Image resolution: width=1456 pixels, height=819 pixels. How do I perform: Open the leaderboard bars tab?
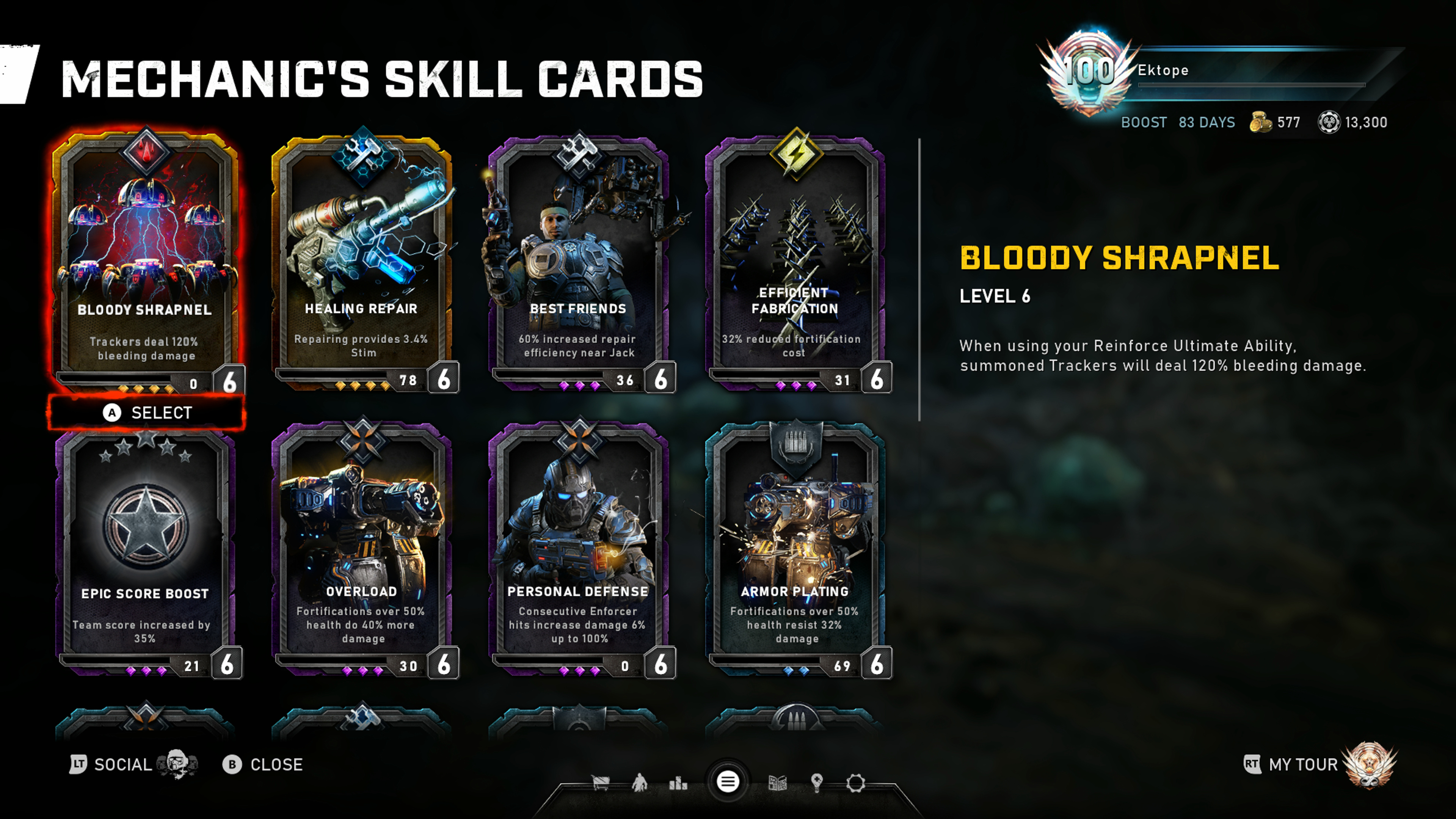[x=678, y=783]
